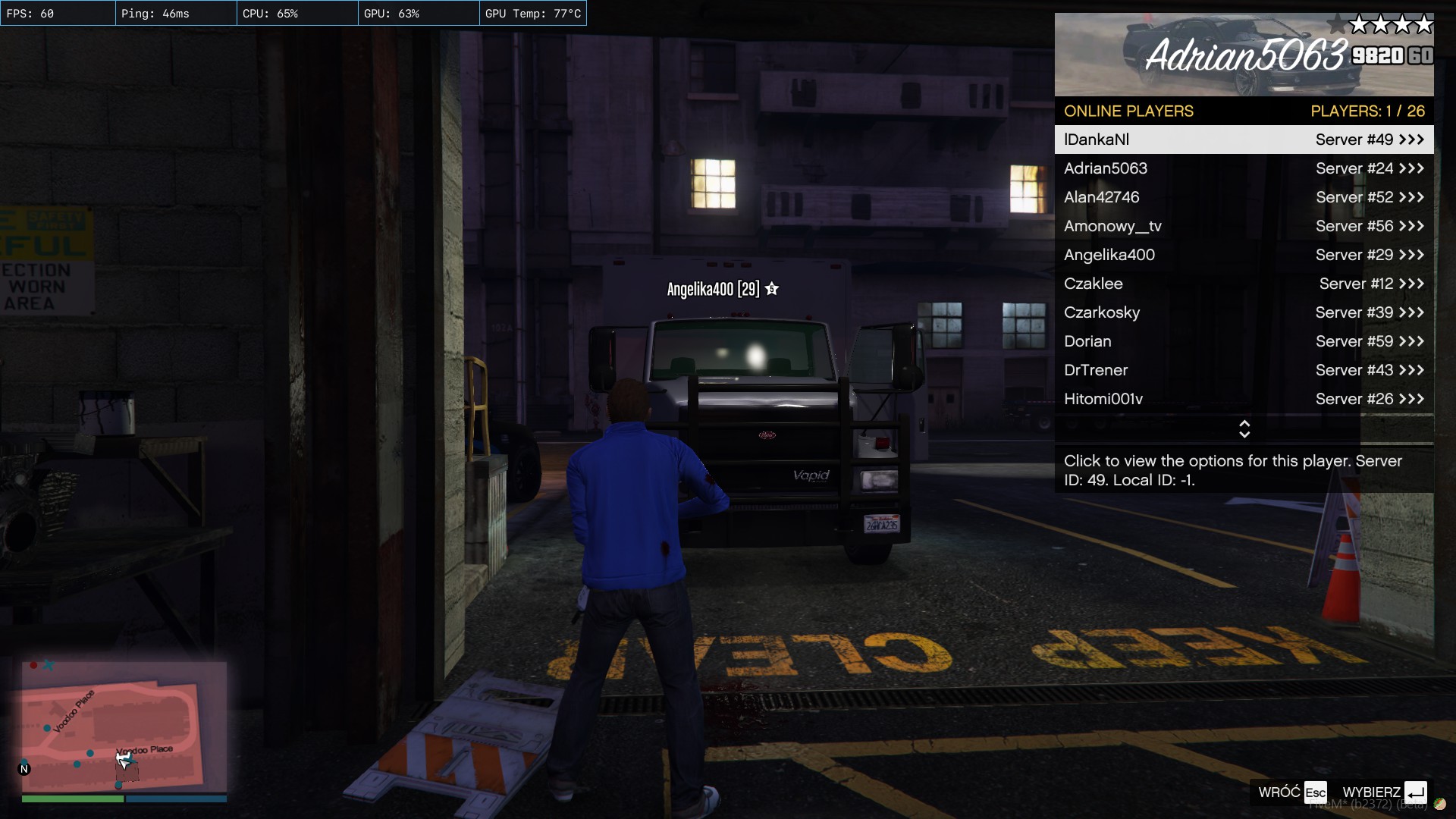This screenshot has height=819, width=1456.
Task: Select the Amonowy__tv player row
Action: point(1244,226)
